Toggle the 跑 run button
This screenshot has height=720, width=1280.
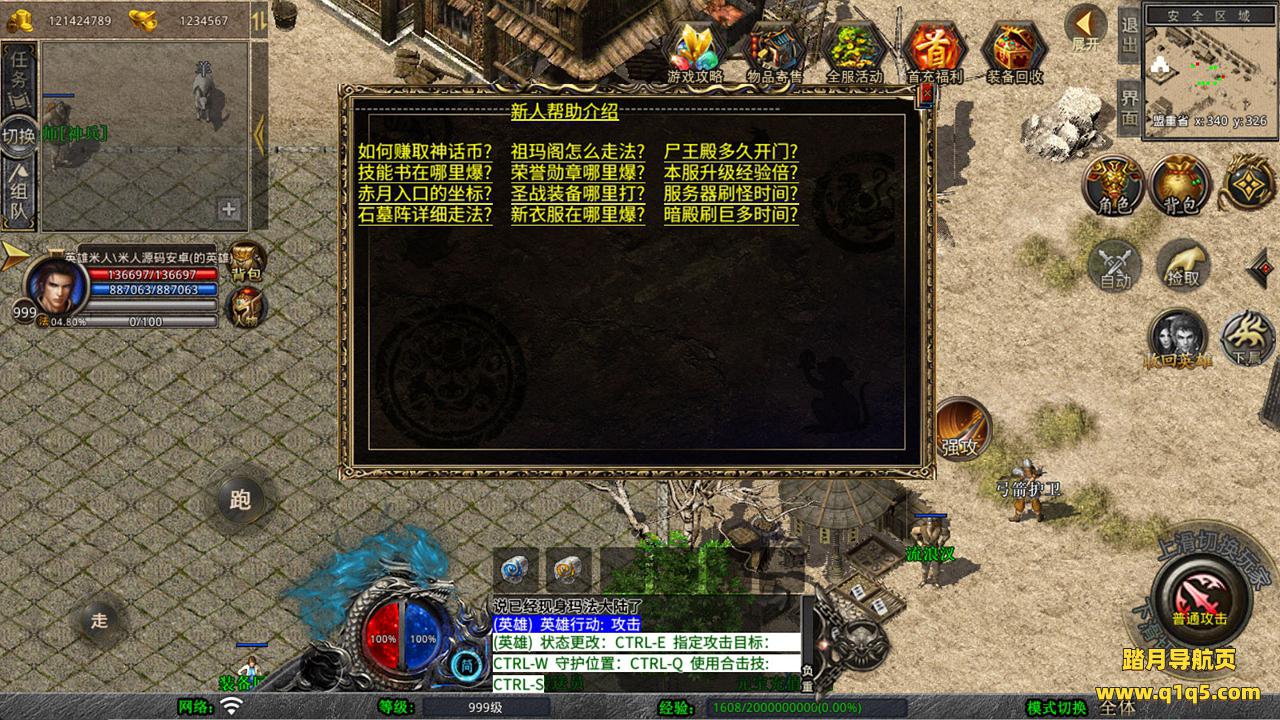tap(240, 500)
